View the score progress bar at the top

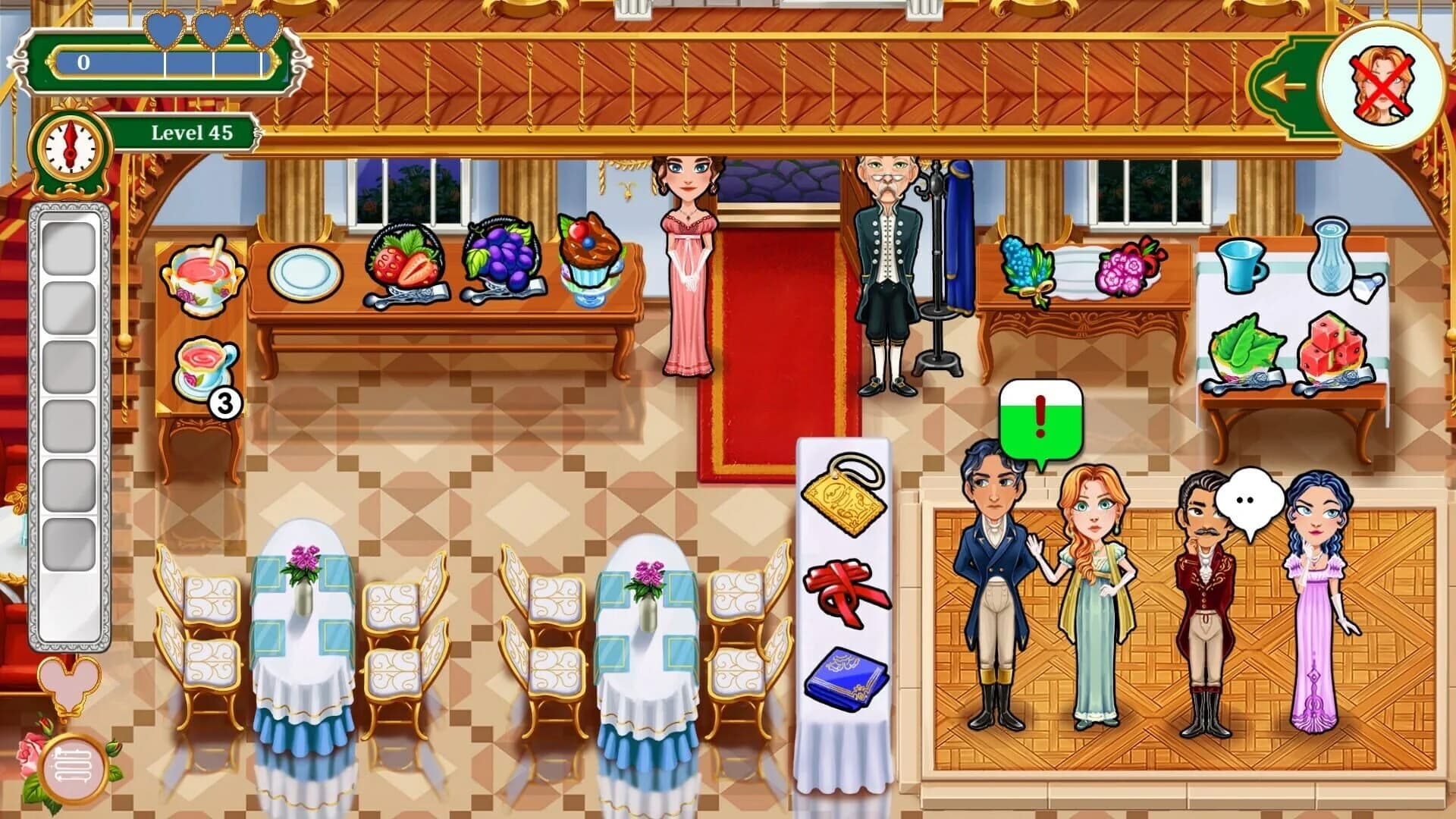tap(163, 61)
